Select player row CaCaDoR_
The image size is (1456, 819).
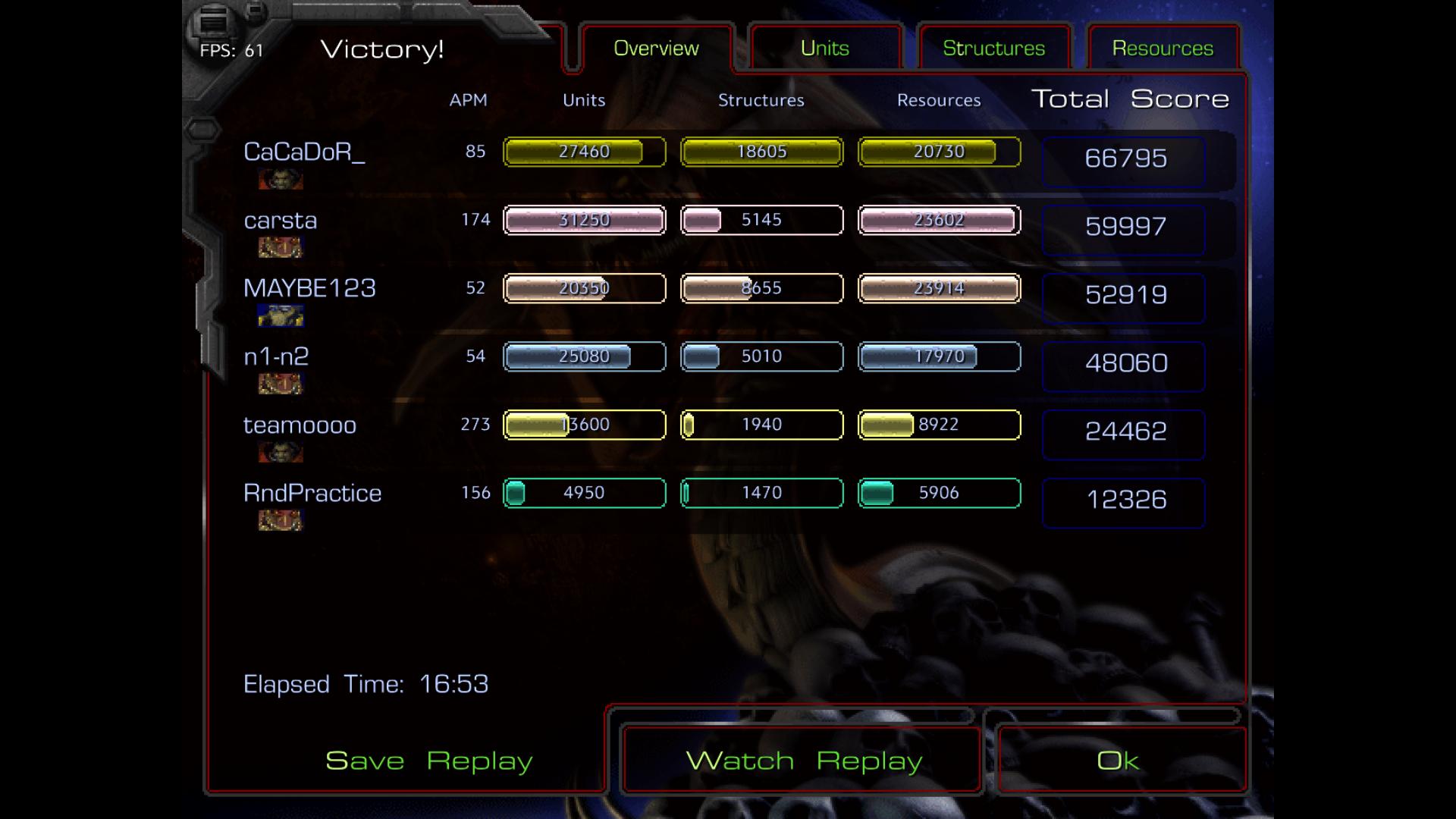click(x=304, y=152)
